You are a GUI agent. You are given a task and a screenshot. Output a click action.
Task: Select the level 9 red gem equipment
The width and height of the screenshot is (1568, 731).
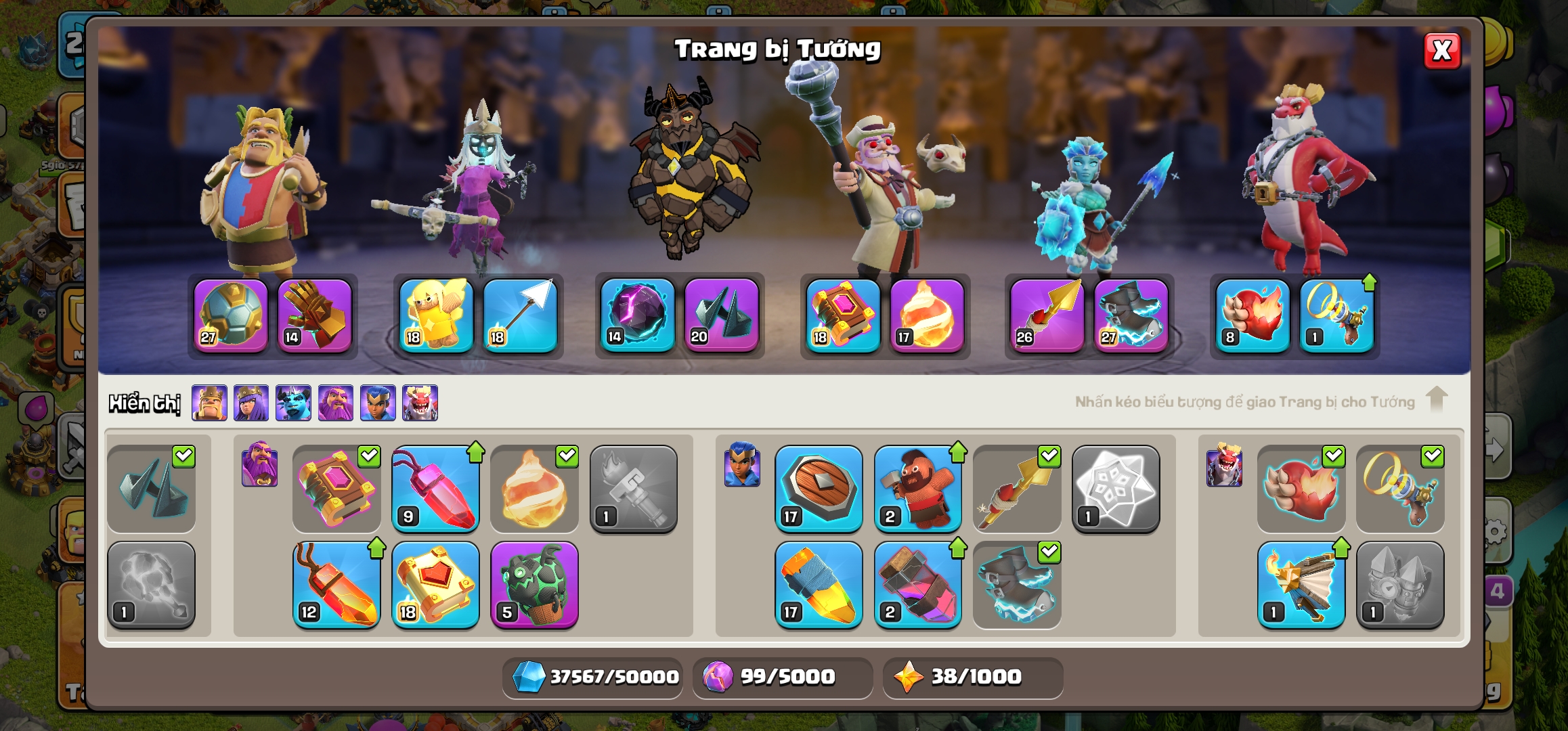tap(435, 489)
